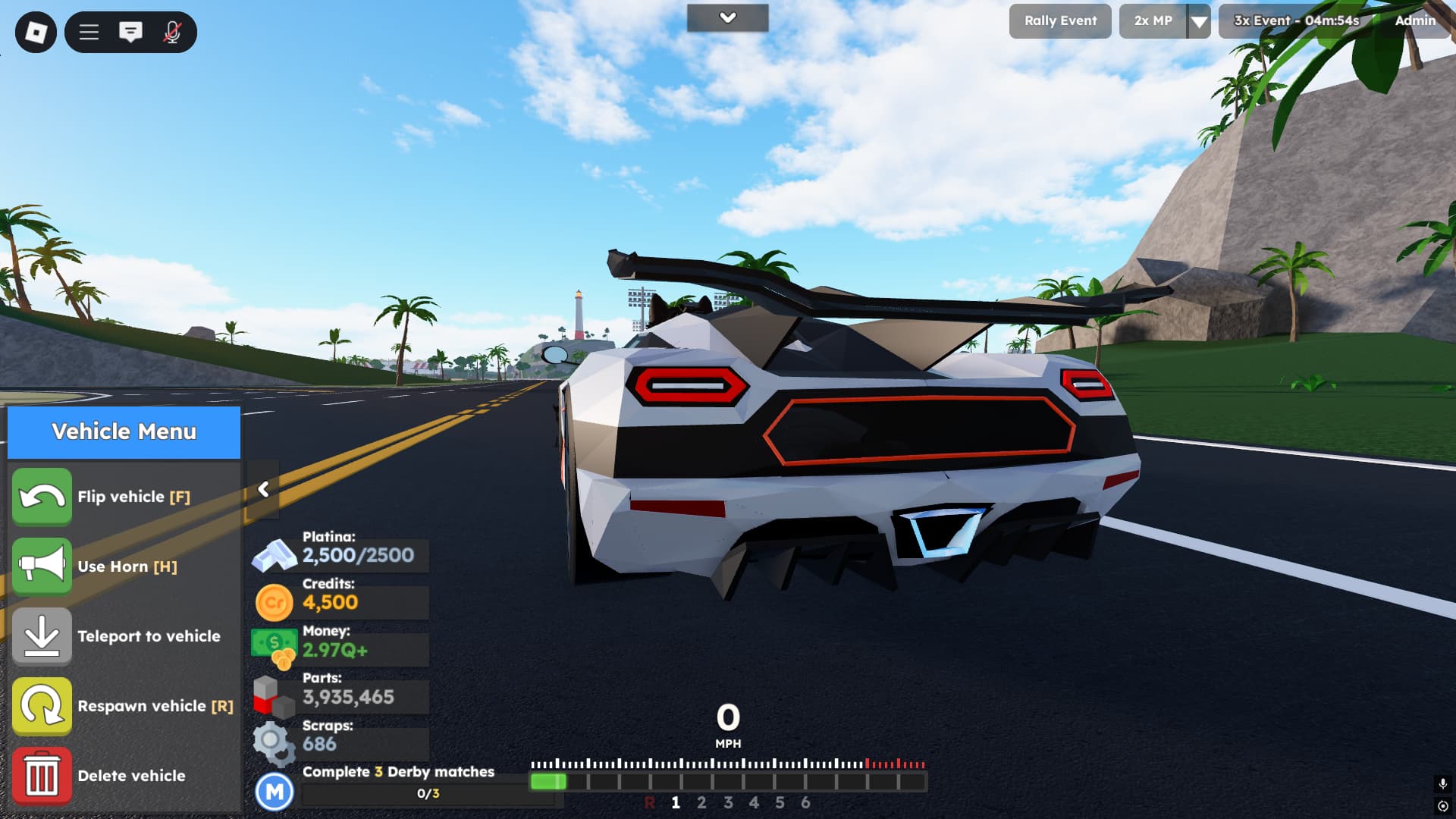This screenshot has width=1456, height=819.
Task: Sound the horn via Use Horn
Action: (x=42, y=566)
